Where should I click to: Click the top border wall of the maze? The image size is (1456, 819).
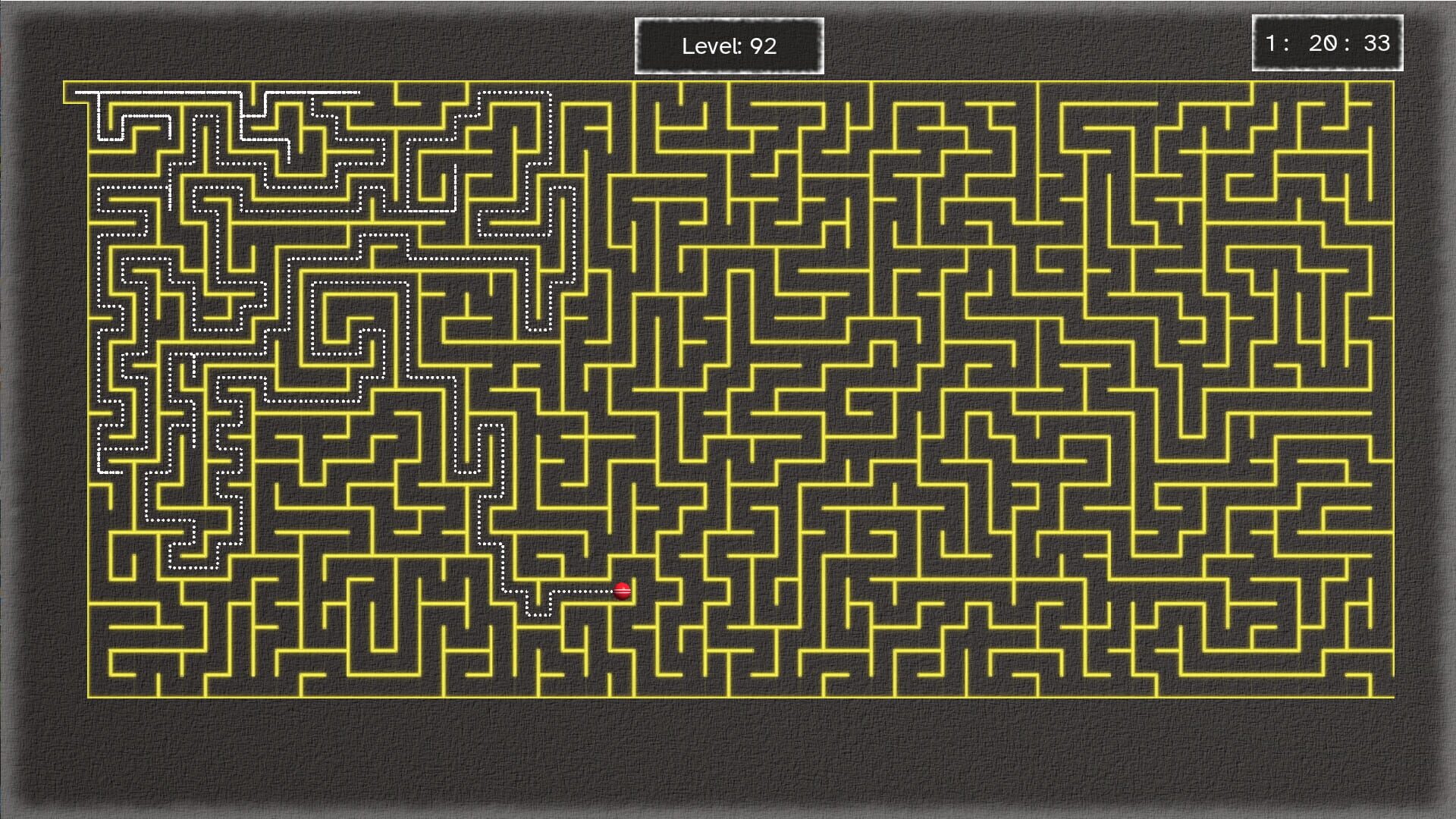pos(728,81)
